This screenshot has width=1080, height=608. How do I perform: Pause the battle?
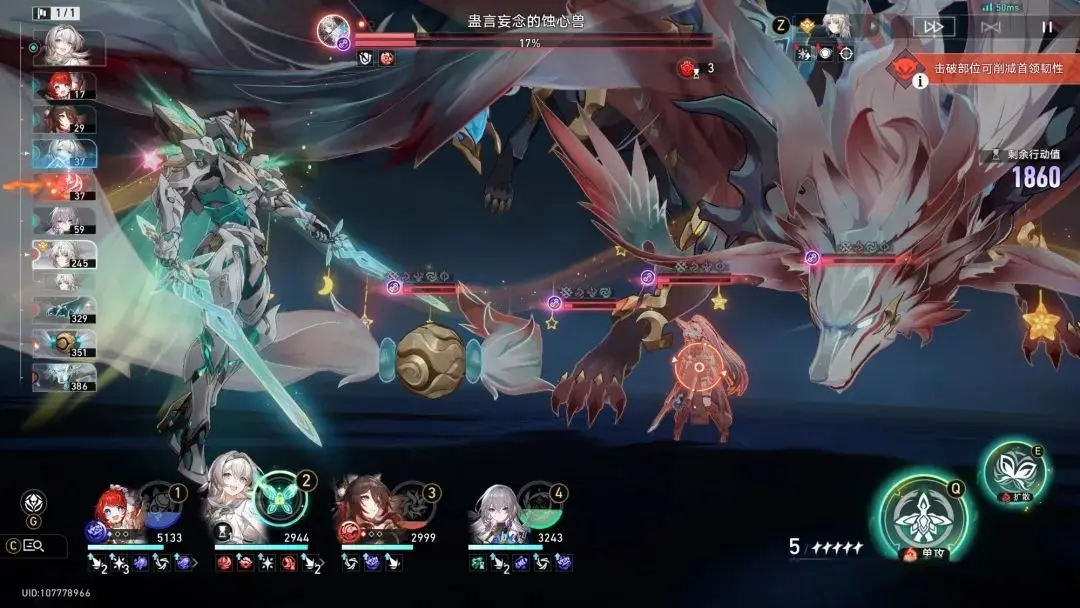[x=1047, y=27]
